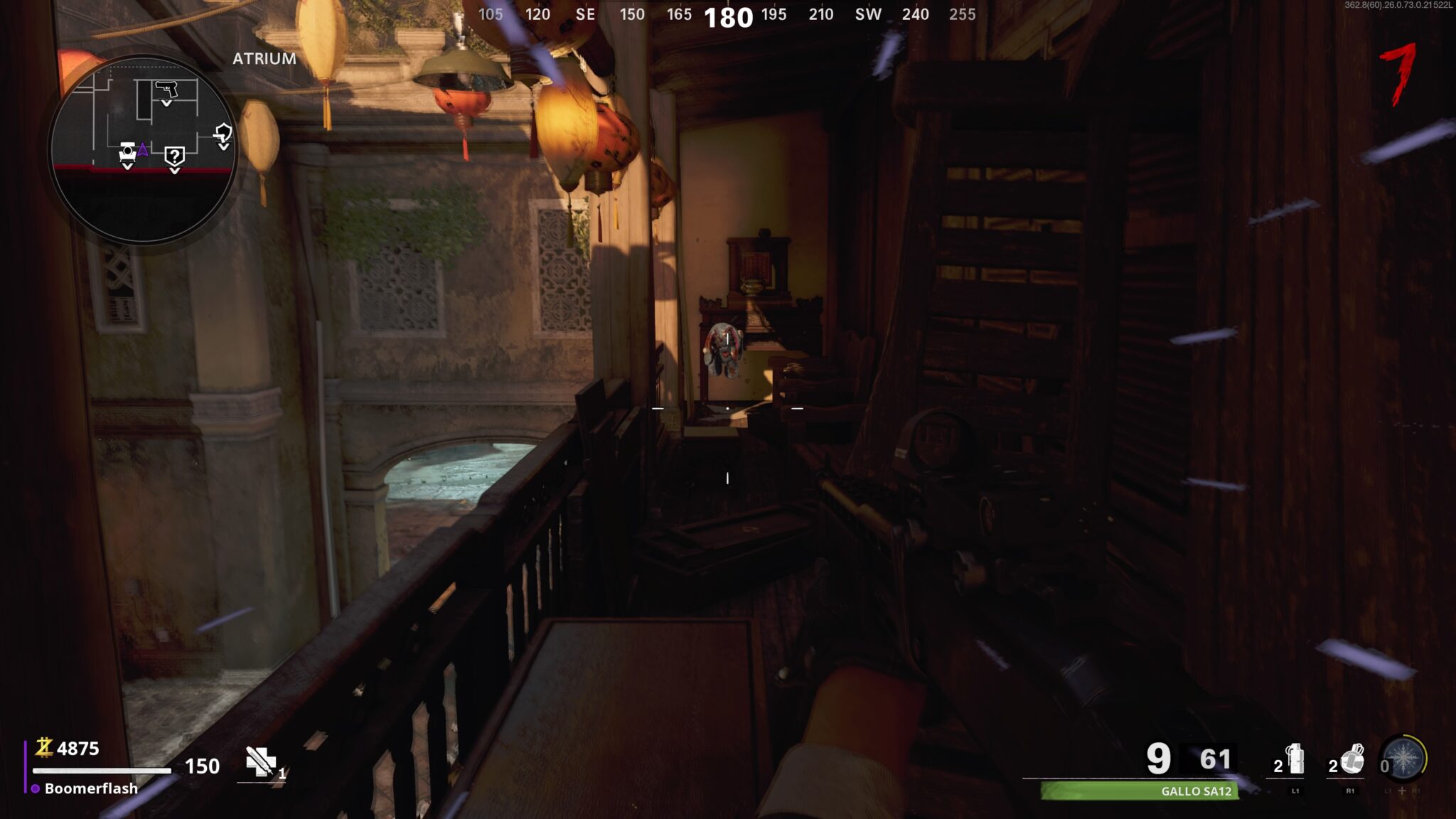The width and height of the screenshot is (1456, 819).
Task: Select the SE compass heading
Action: click(x=584, y=14)
